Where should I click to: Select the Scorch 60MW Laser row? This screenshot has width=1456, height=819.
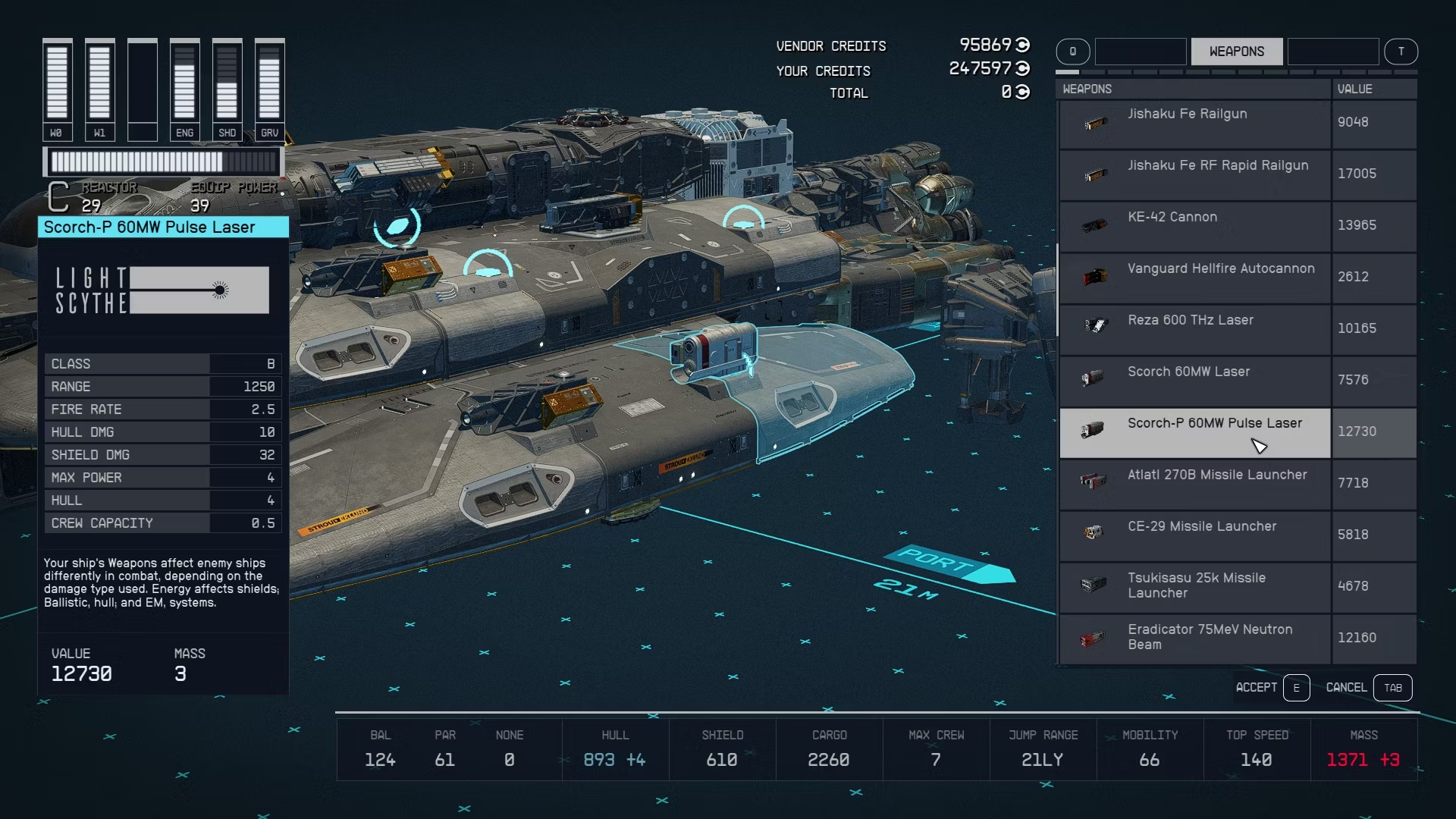pyautogui.click(x=1195, y=381)
